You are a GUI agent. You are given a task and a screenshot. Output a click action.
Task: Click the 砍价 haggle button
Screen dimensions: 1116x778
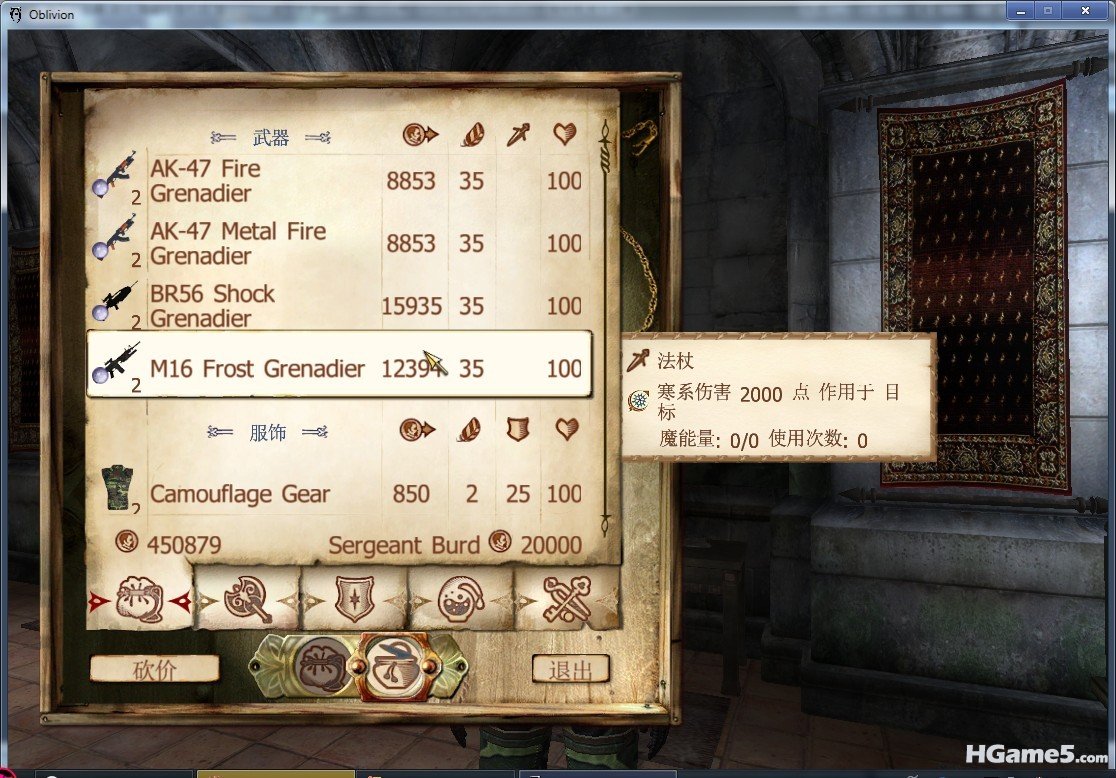(x=154, y=669)
